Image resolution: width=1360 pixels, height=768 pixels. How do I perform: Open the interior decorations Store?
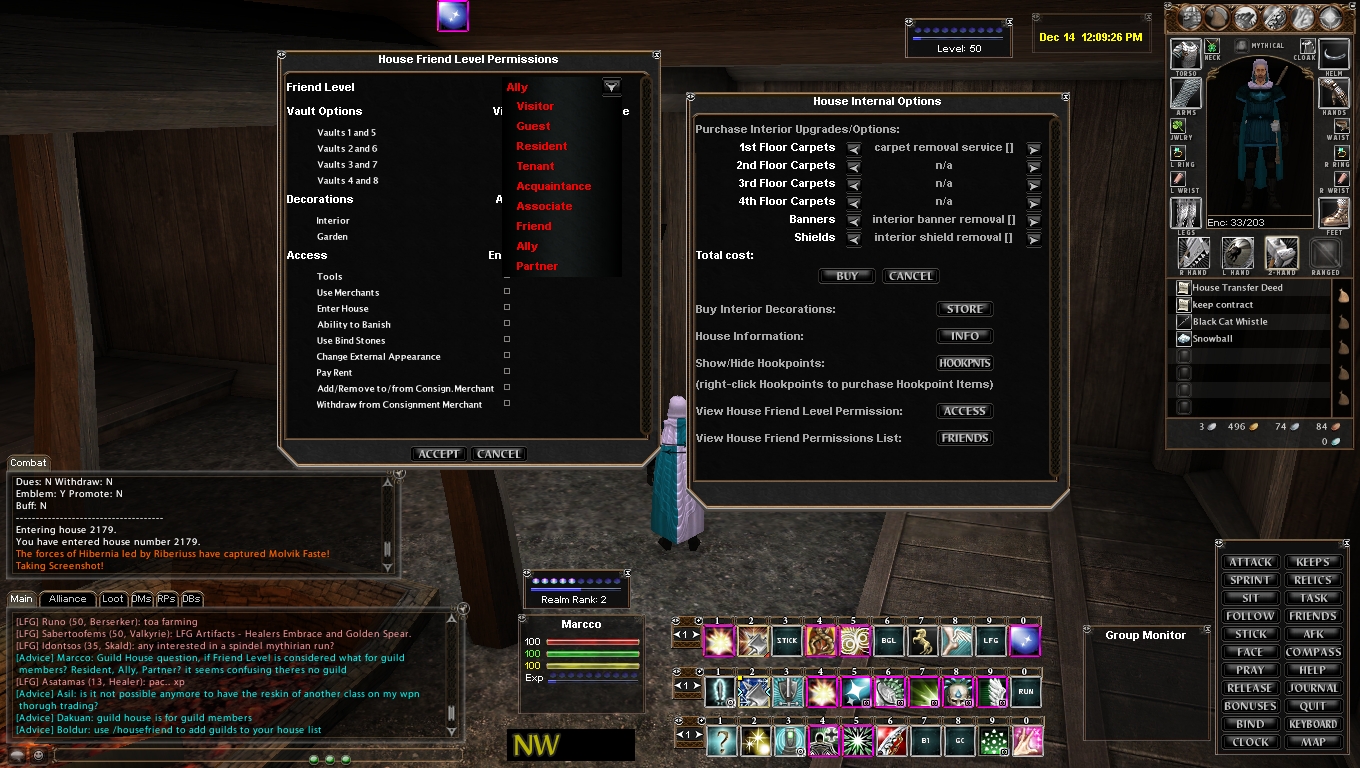(x=965, y=309)
